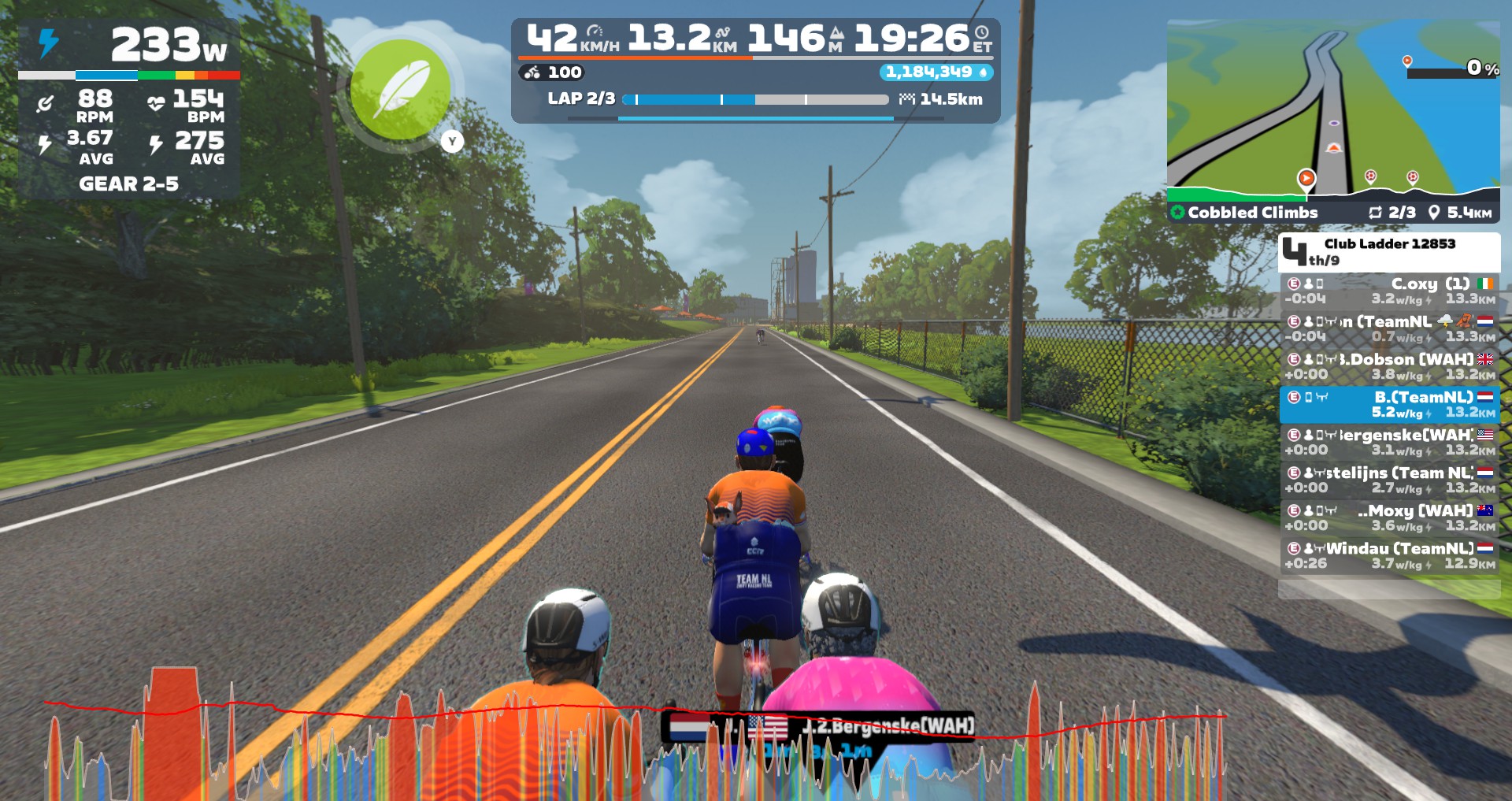Select rider Windau (TeamNL) row

1389,555
